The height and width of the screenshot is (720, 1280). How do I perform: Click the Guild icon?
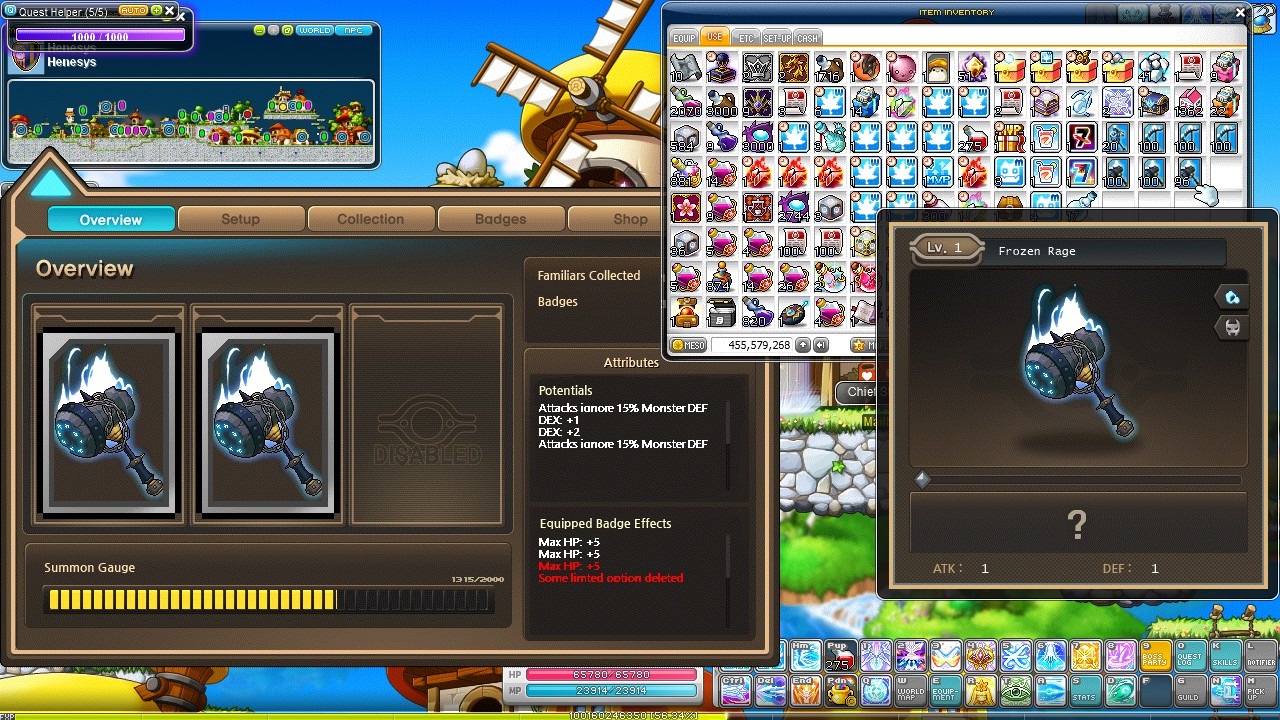[x=1190, y=690]
